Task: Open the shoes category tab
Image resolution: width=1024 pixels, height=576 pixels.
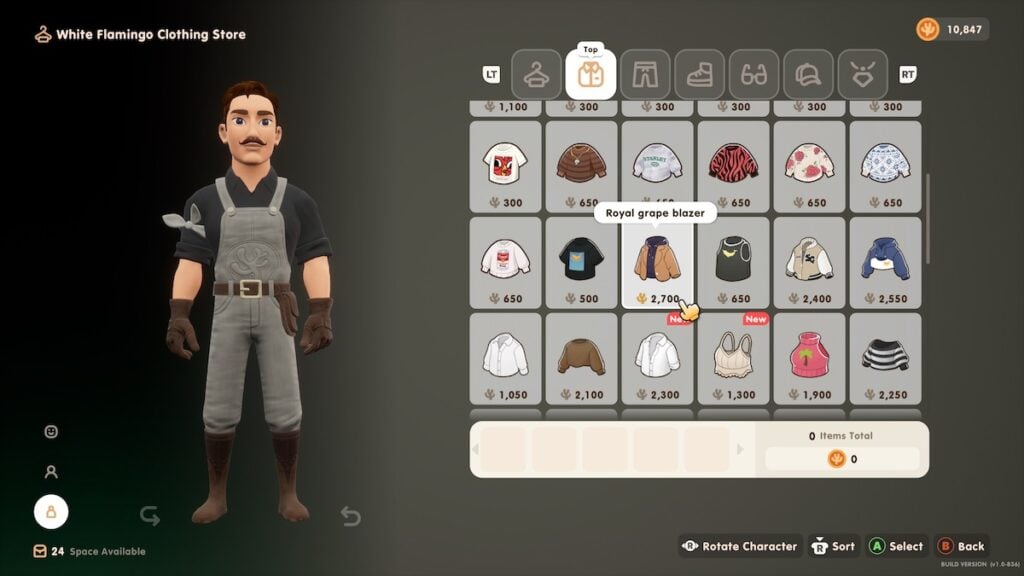Action: (700, 74)
